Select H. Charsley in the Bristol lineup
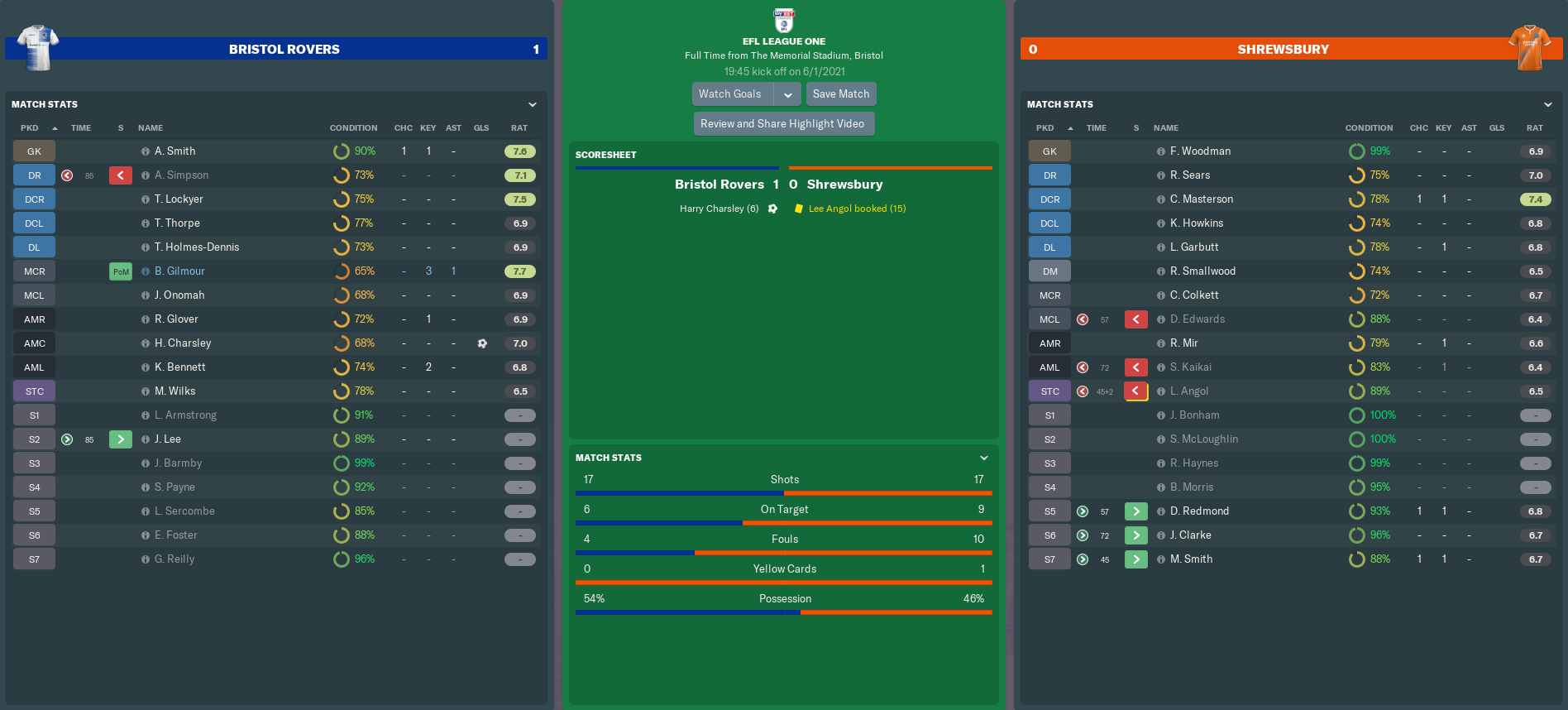 (183, 343)
